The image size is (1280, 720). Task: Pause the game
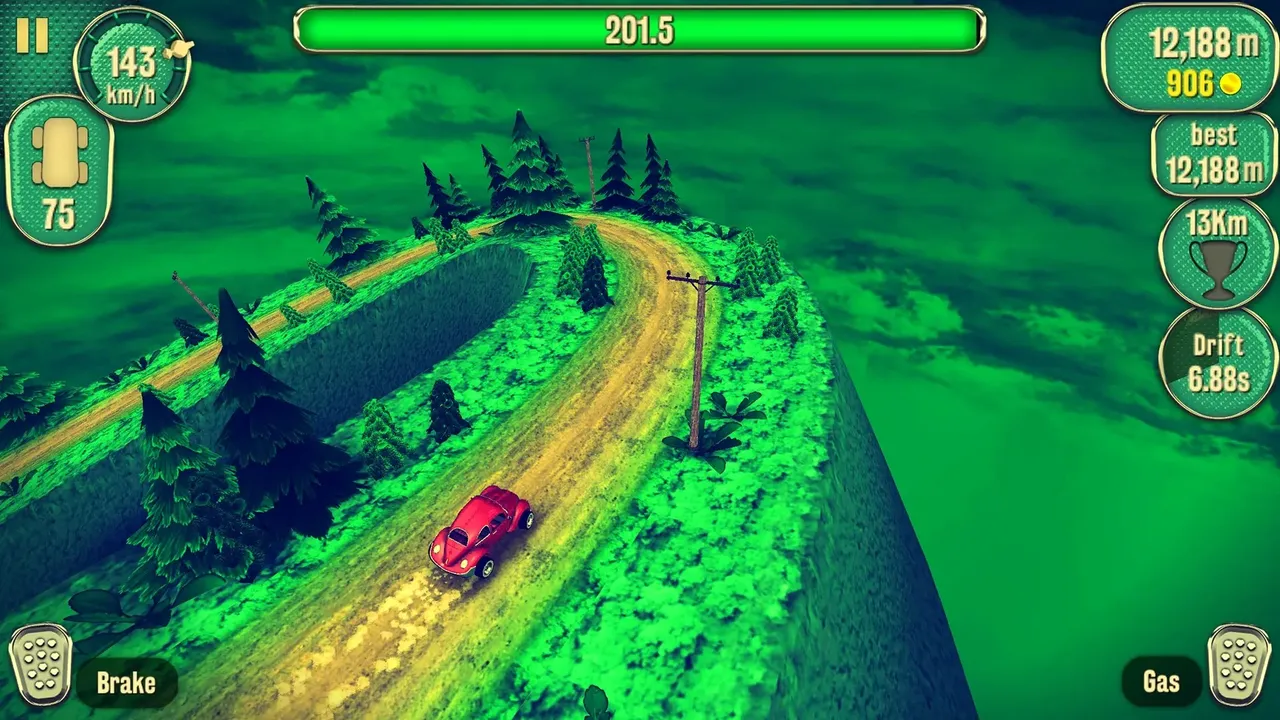(32, 36)
